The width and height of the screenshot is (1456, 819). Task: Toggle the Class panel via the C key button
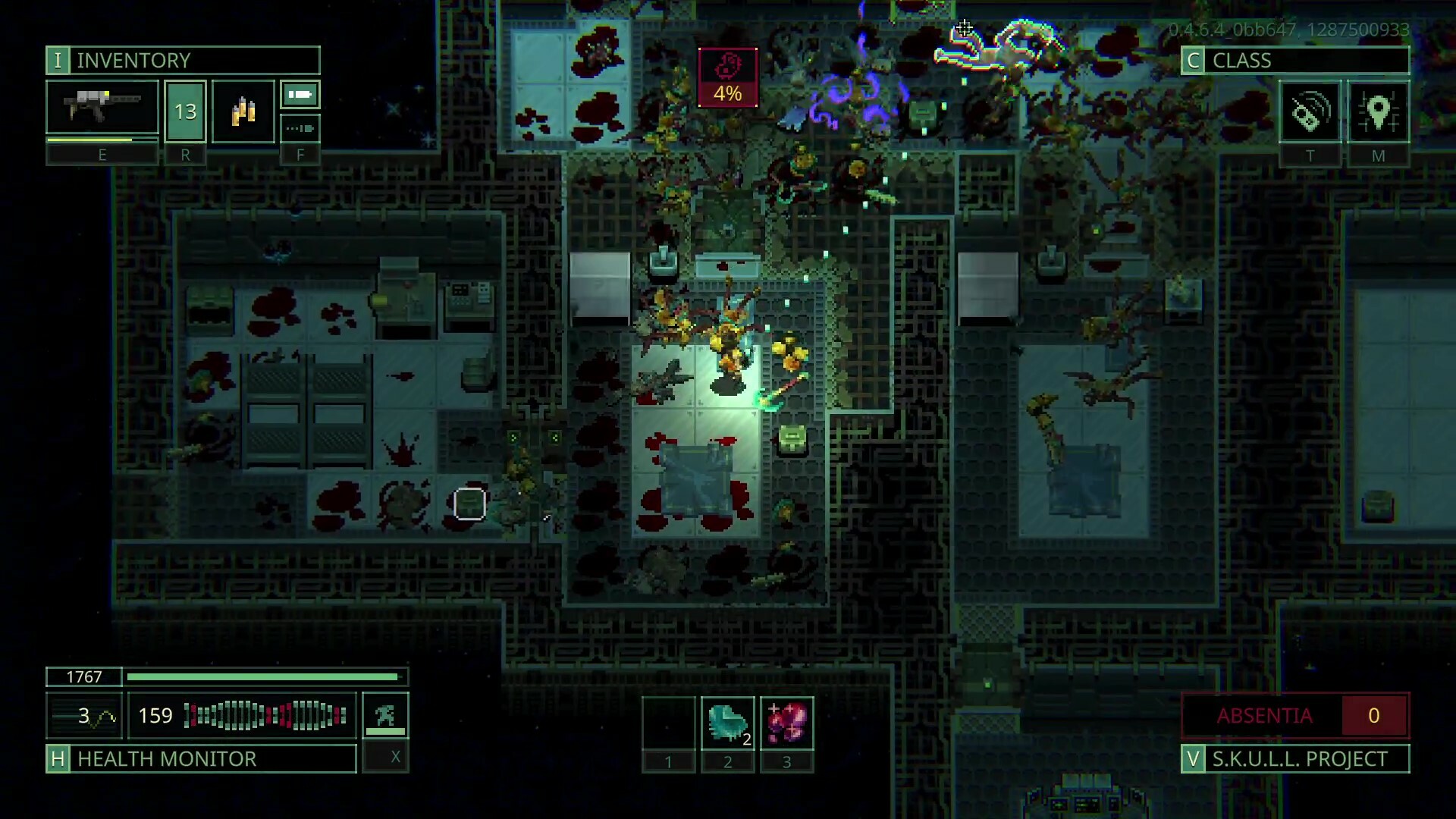(1193, 61)
